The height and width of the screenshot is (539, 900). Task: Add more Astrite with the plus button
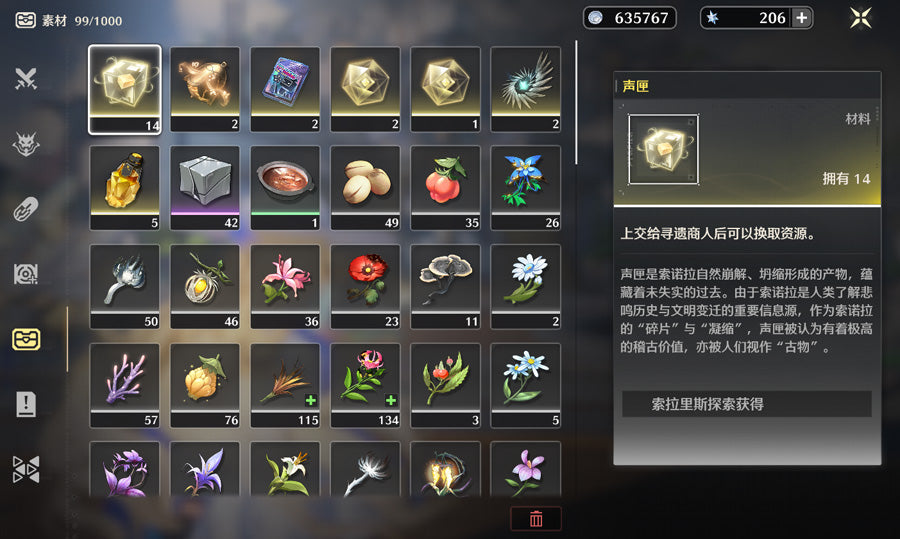click(801, 18)
